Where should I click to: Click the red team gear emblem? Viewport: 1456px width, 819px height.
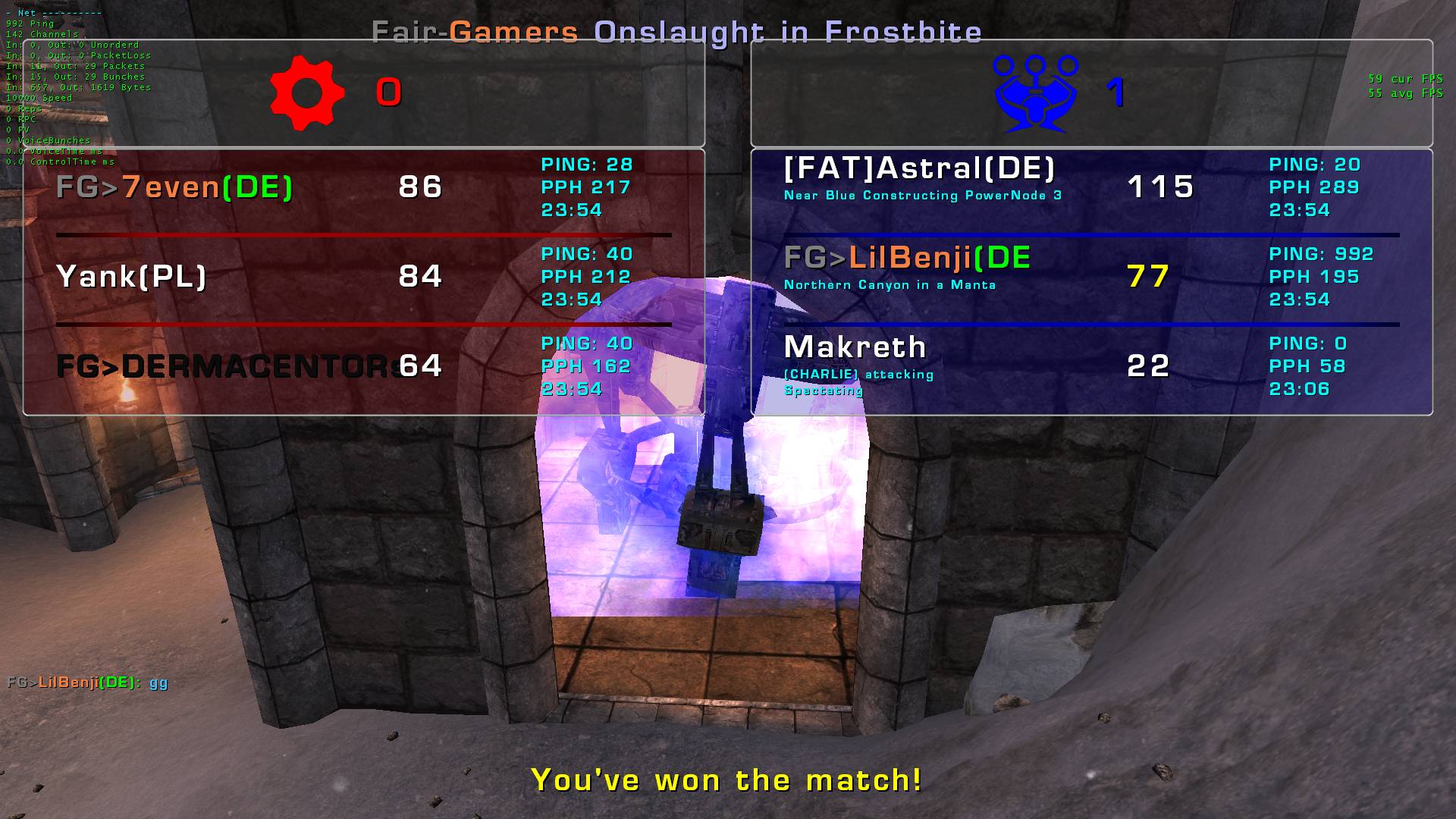coord(307,93)
